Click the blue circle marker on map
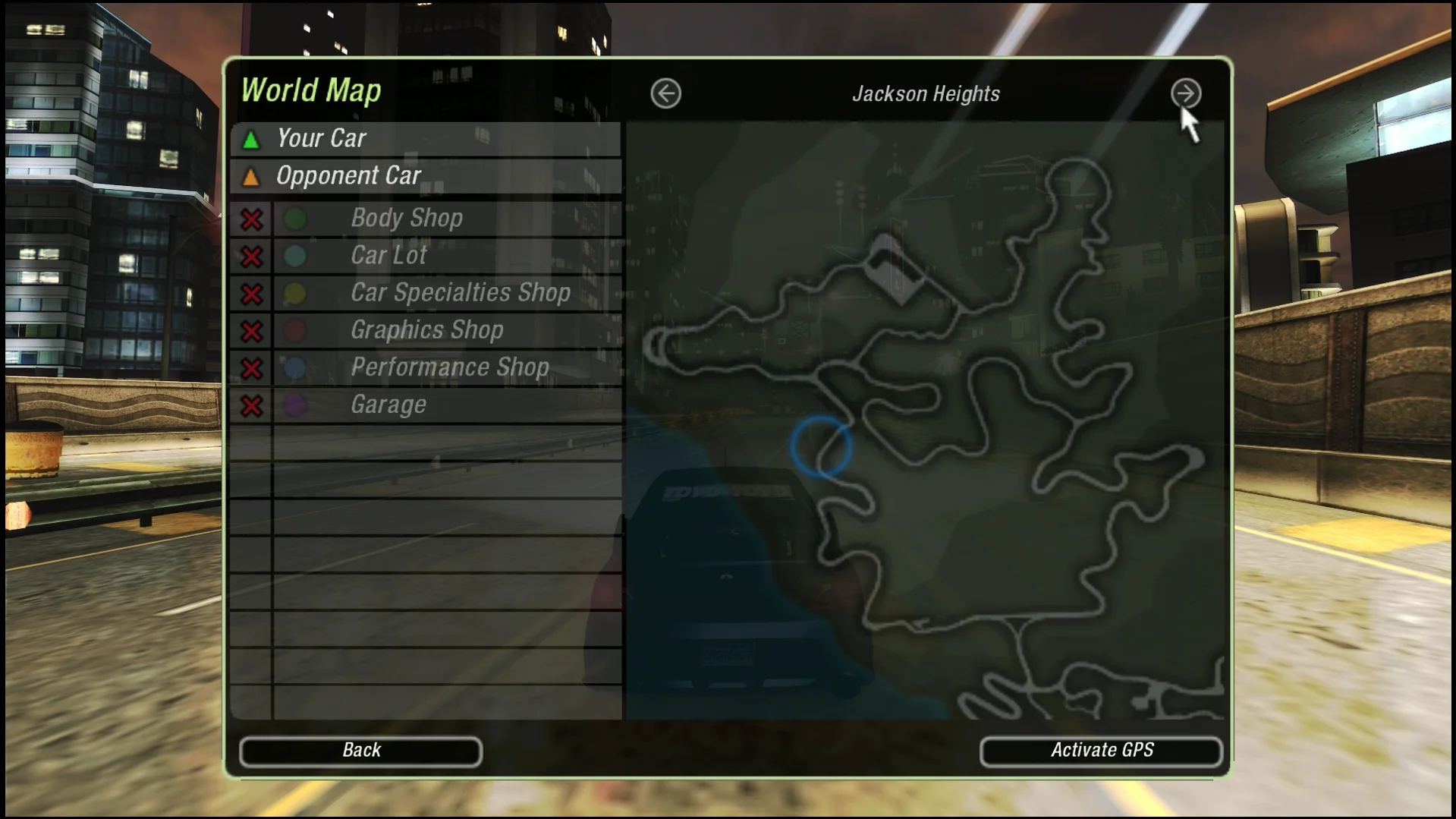Viewport: 1456px width, 819px height. (820, 446)
